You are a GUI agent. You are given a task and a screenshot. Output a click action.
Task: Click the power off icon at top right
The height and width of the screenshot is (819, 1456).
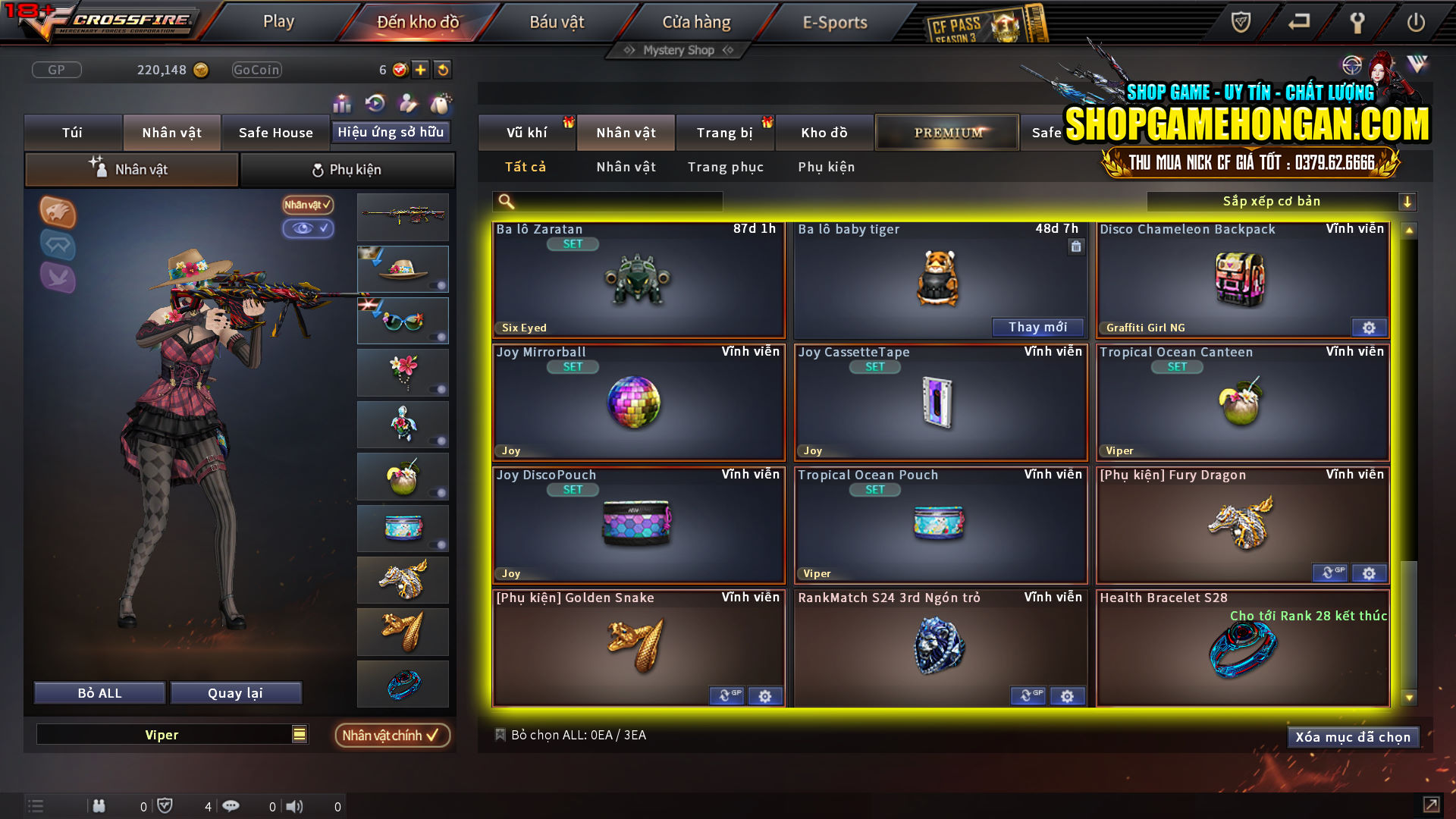click(1417, 23)
